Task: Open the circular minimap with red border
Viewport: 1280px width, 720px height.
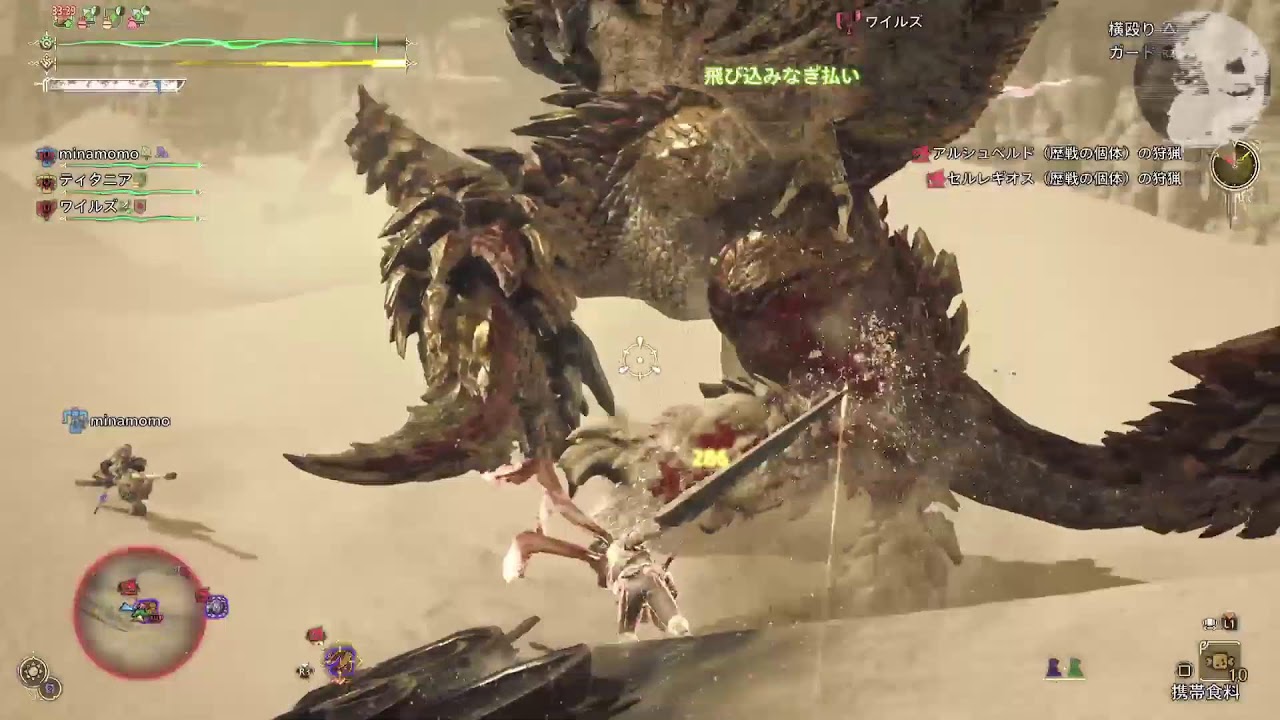Action: [x=140, y=611]
